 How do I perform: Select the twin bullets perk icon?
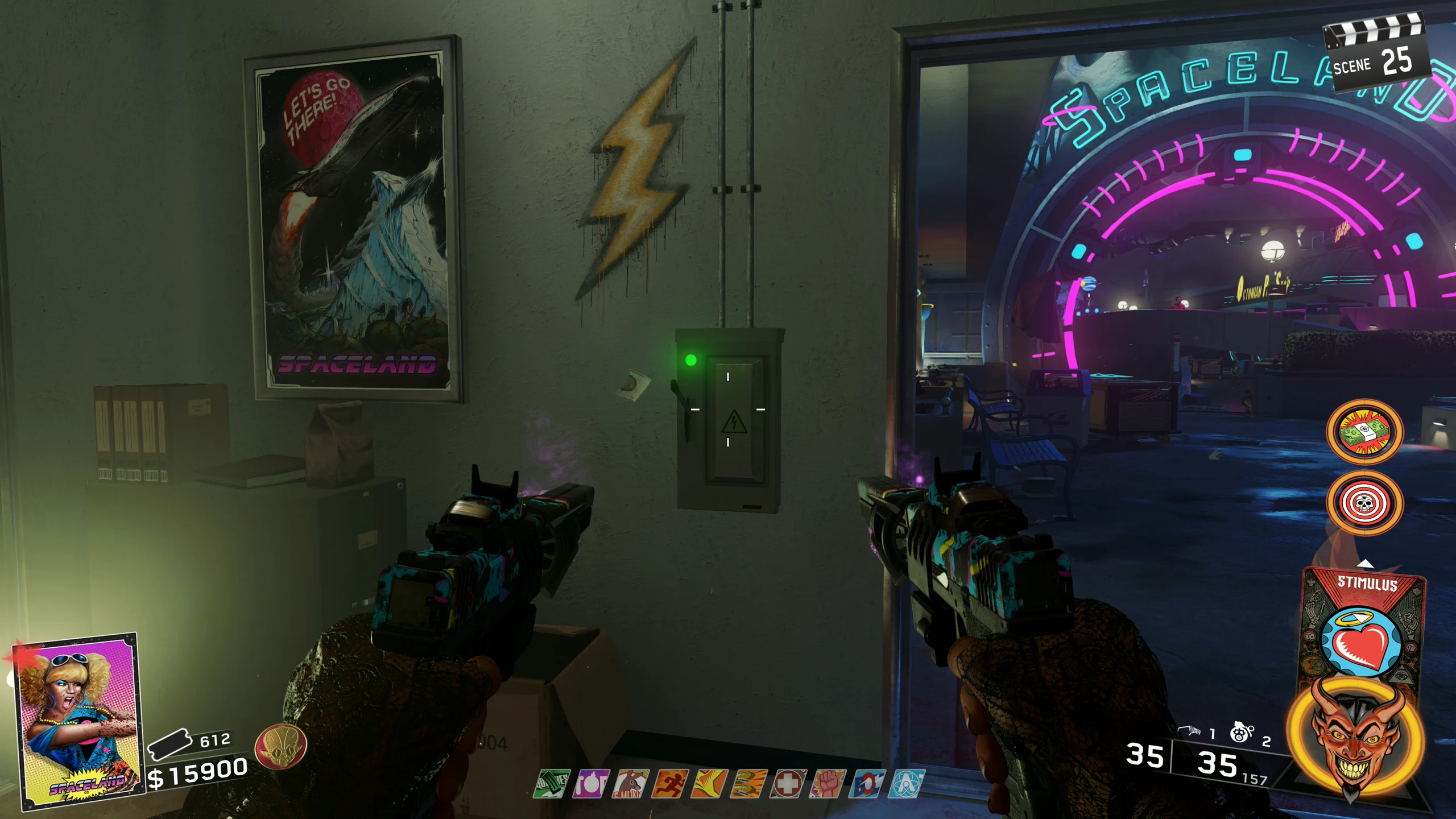pyautogui.click(x=748, y=784)
